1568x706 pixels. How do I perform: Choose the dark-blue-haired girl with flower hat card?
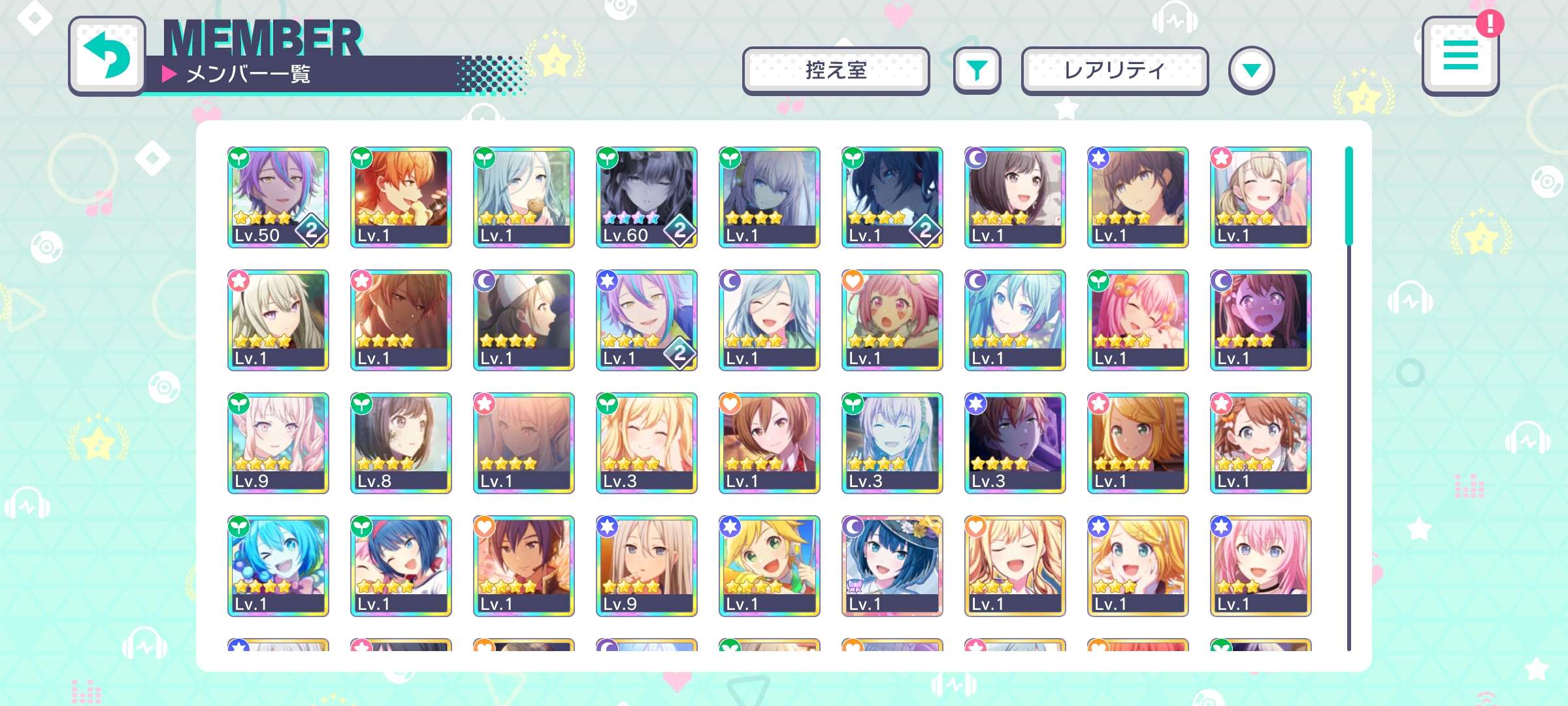tap(892, 566)
